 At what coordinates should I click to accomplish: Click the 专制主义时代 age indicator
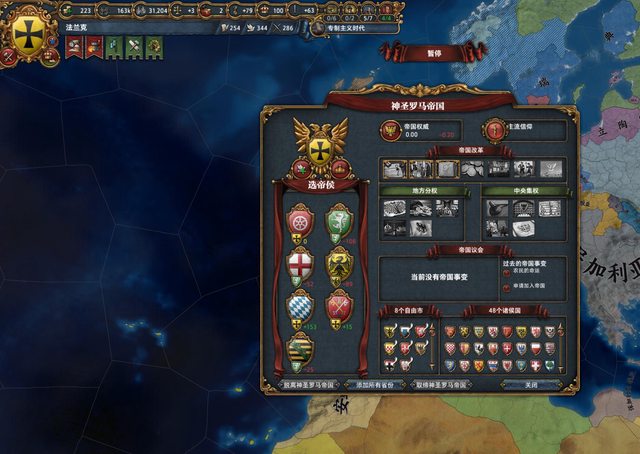coord(347,29)
